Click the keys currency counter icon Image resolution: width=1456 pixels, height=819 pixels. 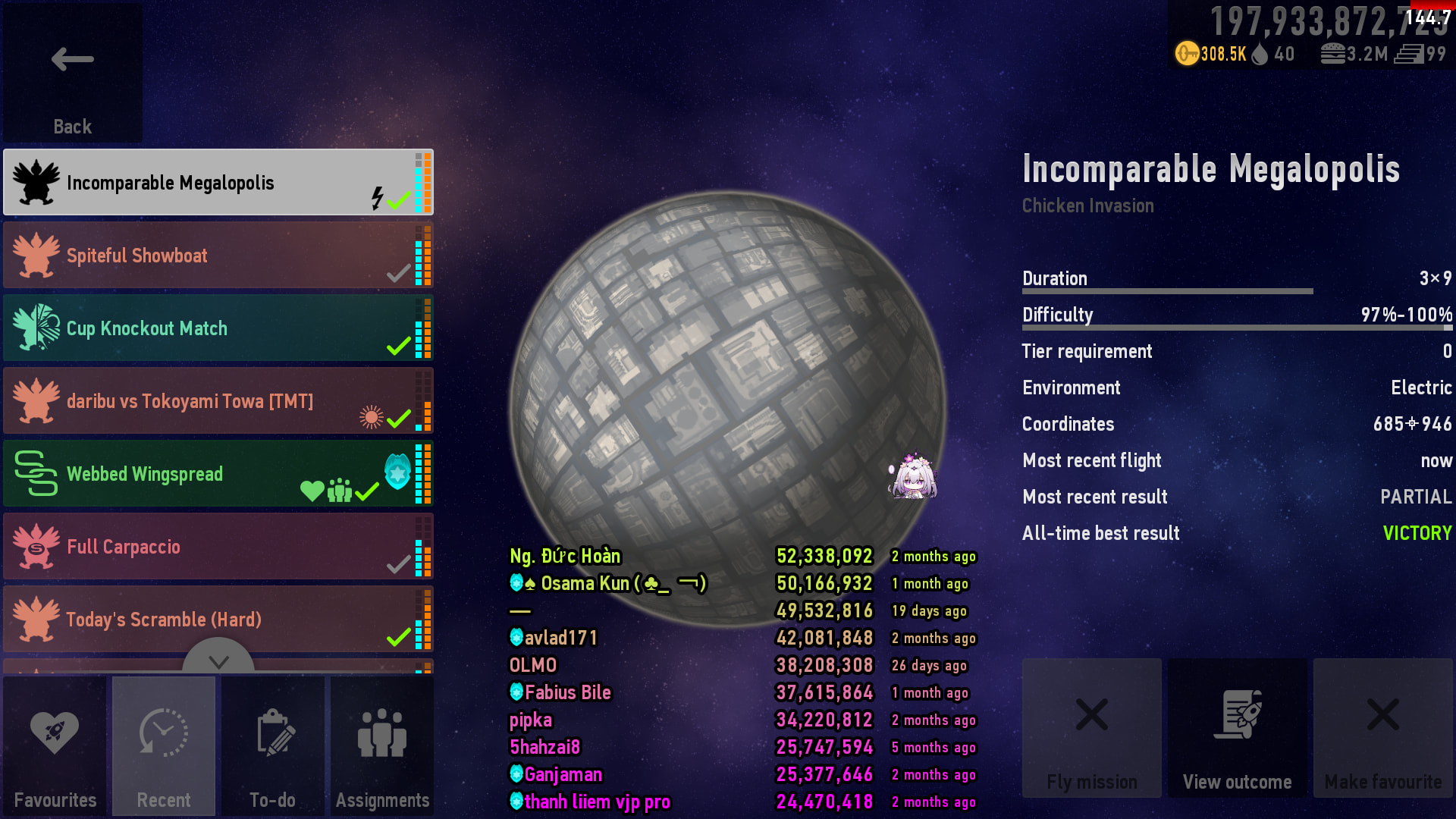click(1187, 54)
